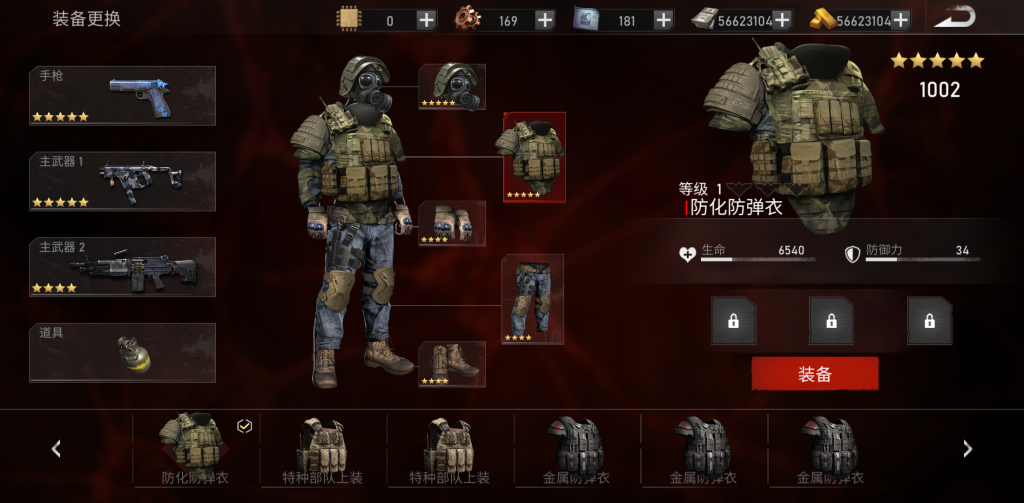Choose the boots equipment slot
This screenshot has height=503, width=1024.
[x=452, y=364]
